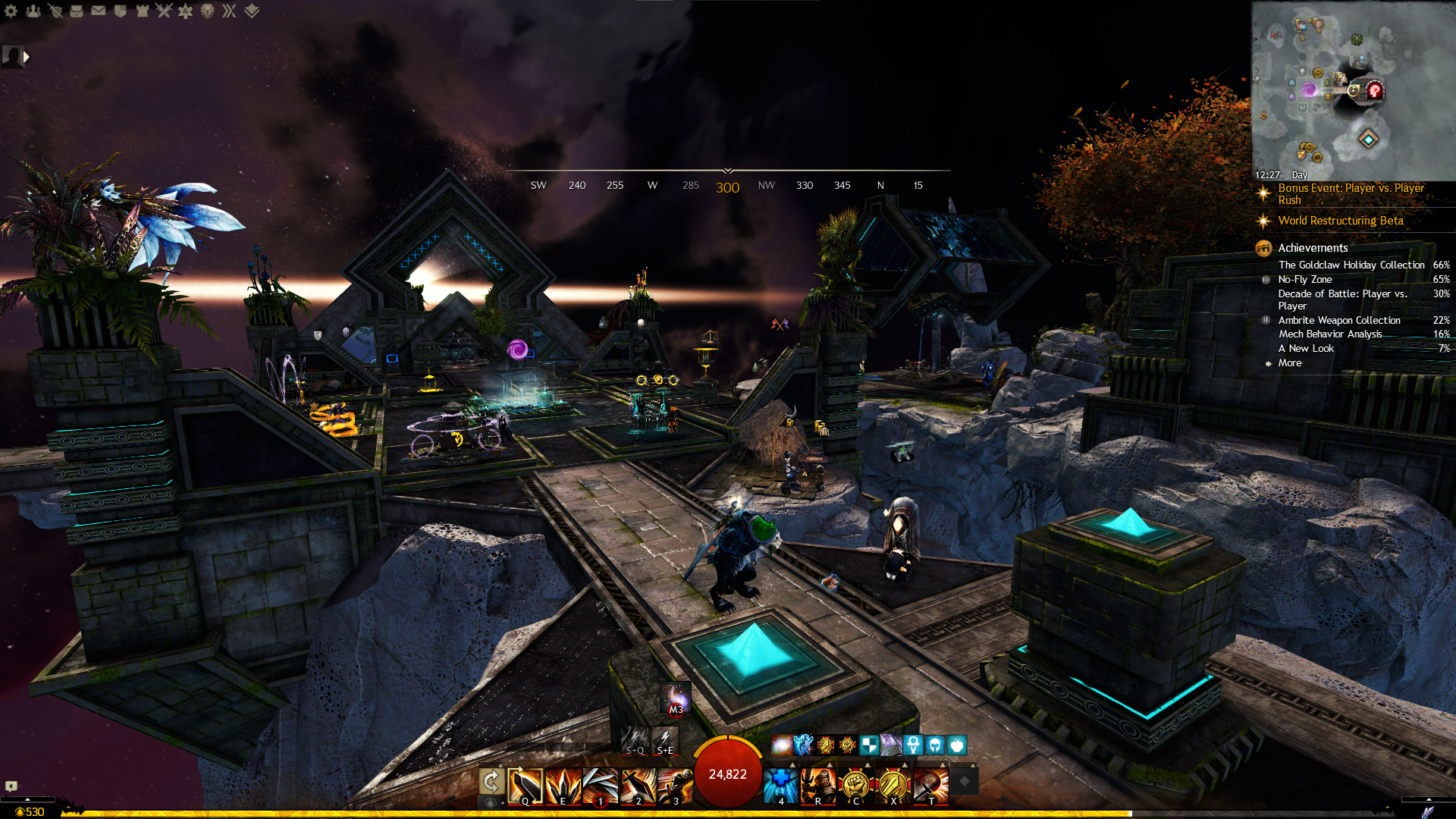Click the weapon swap arrow button

pyautogui.click(x=491, y=781)
